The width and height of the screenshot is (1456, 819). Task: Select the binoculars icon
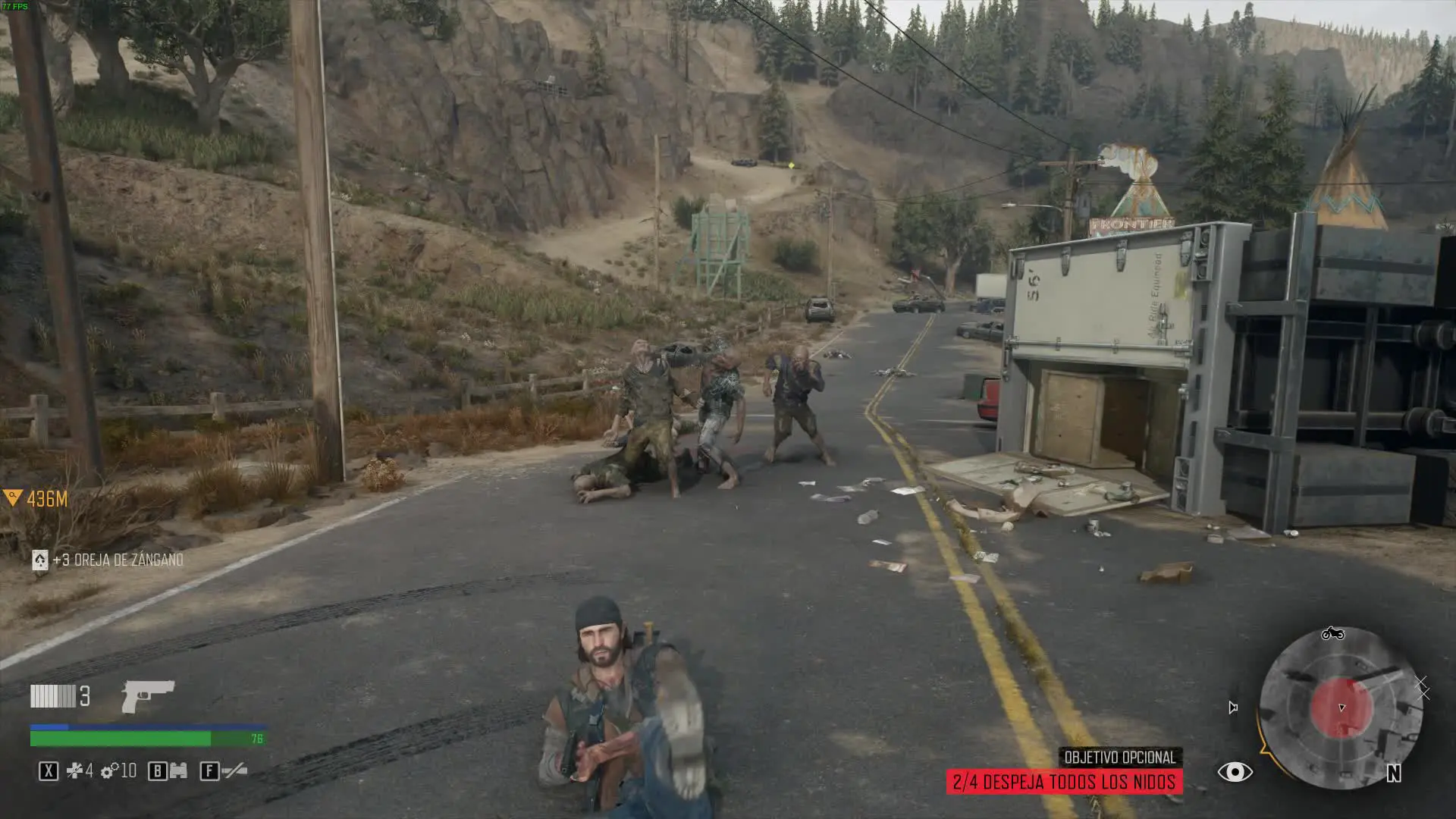178,771
